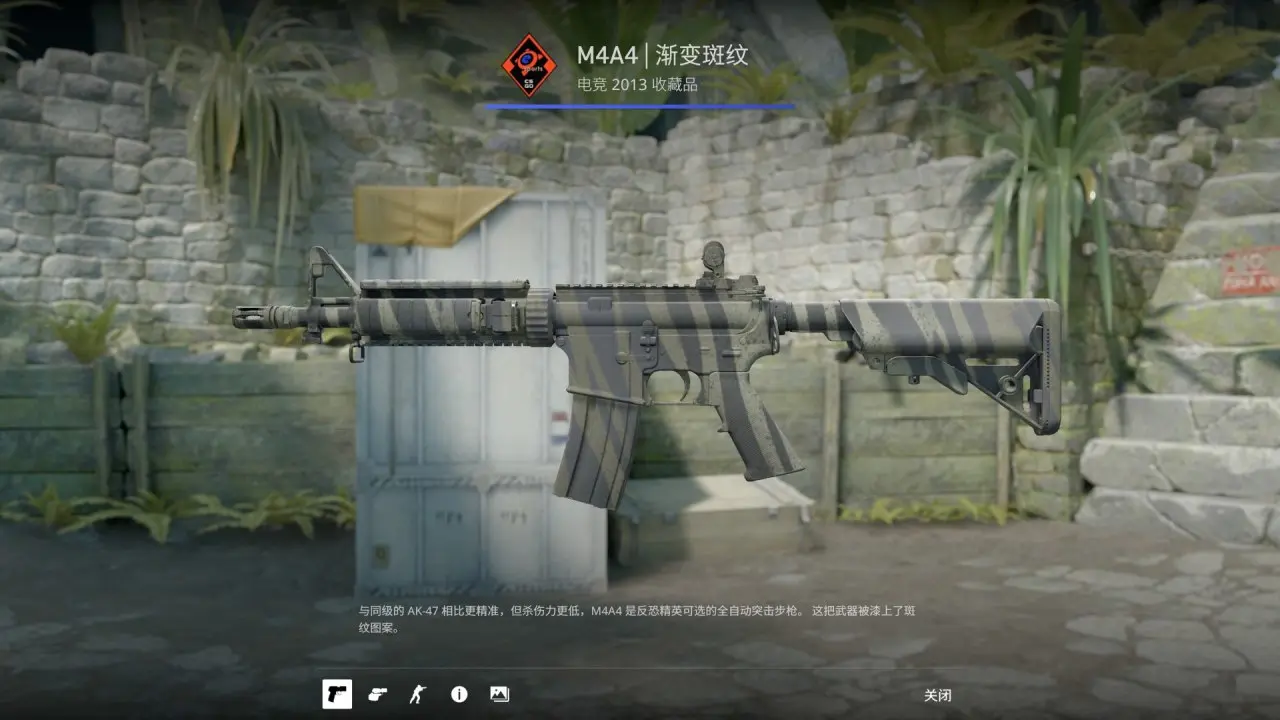
Task: Select the highlighted pistol weapon view icon
Action: click(x=337, y=694)
